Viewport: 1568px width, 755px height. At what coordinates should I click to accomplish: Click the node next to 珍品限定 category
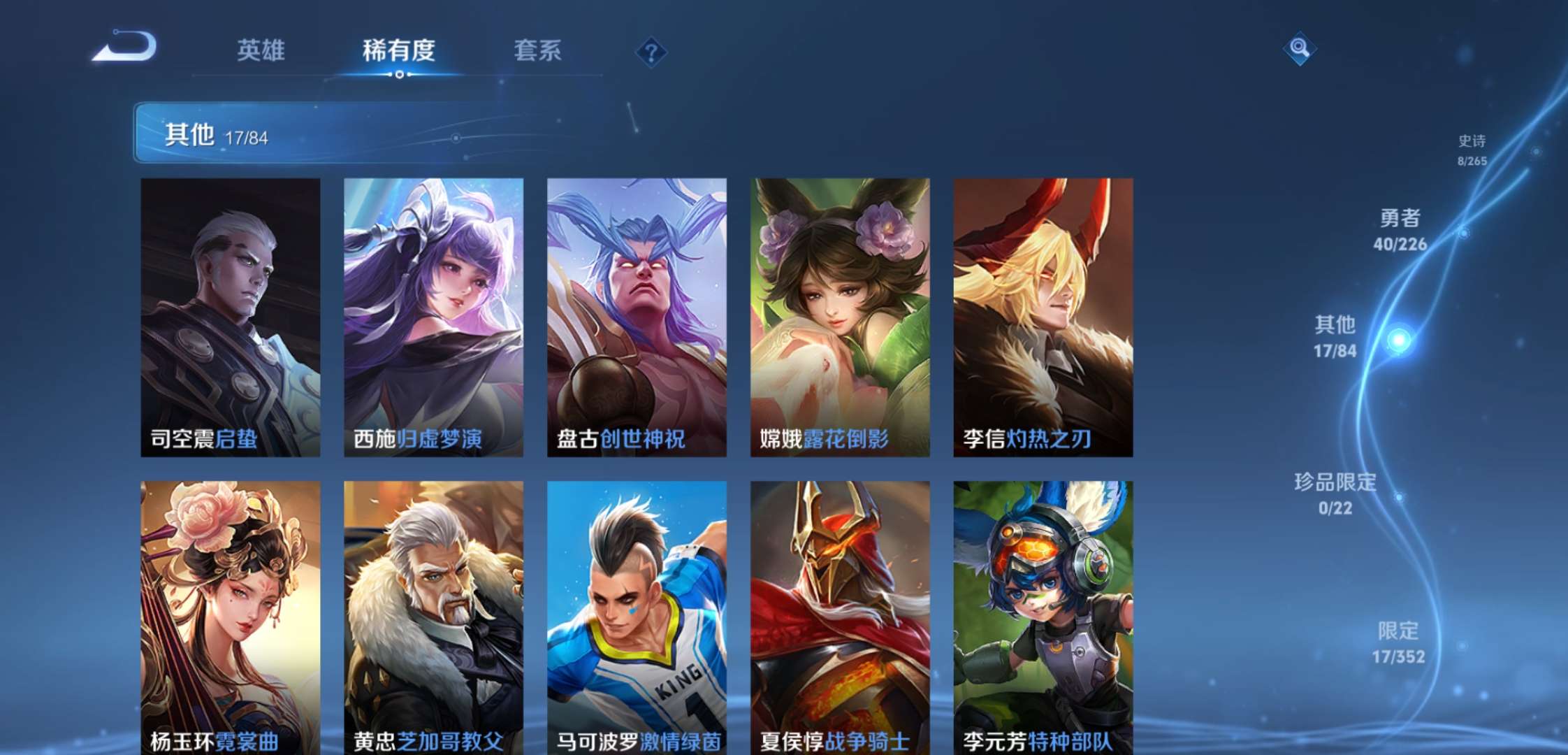[x=1399, y=498]
